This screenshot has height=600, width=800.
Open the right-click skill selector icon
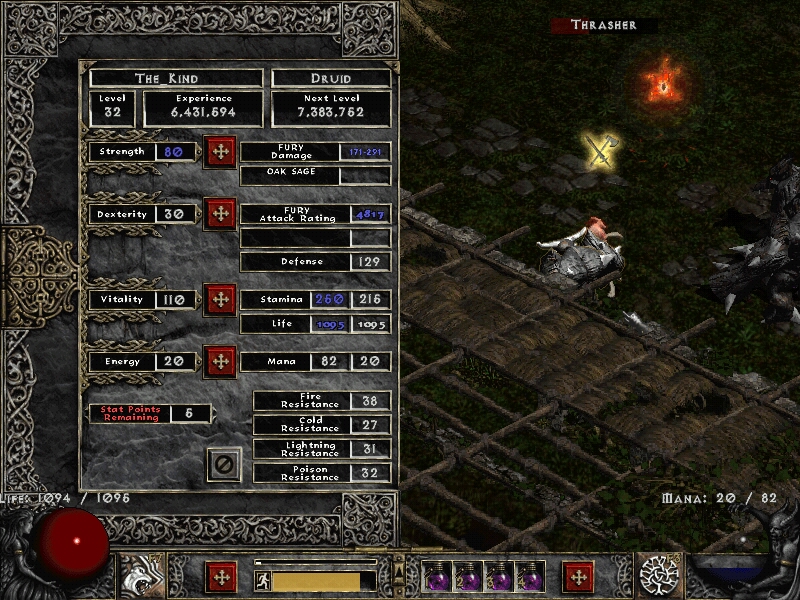click(660, 577)
